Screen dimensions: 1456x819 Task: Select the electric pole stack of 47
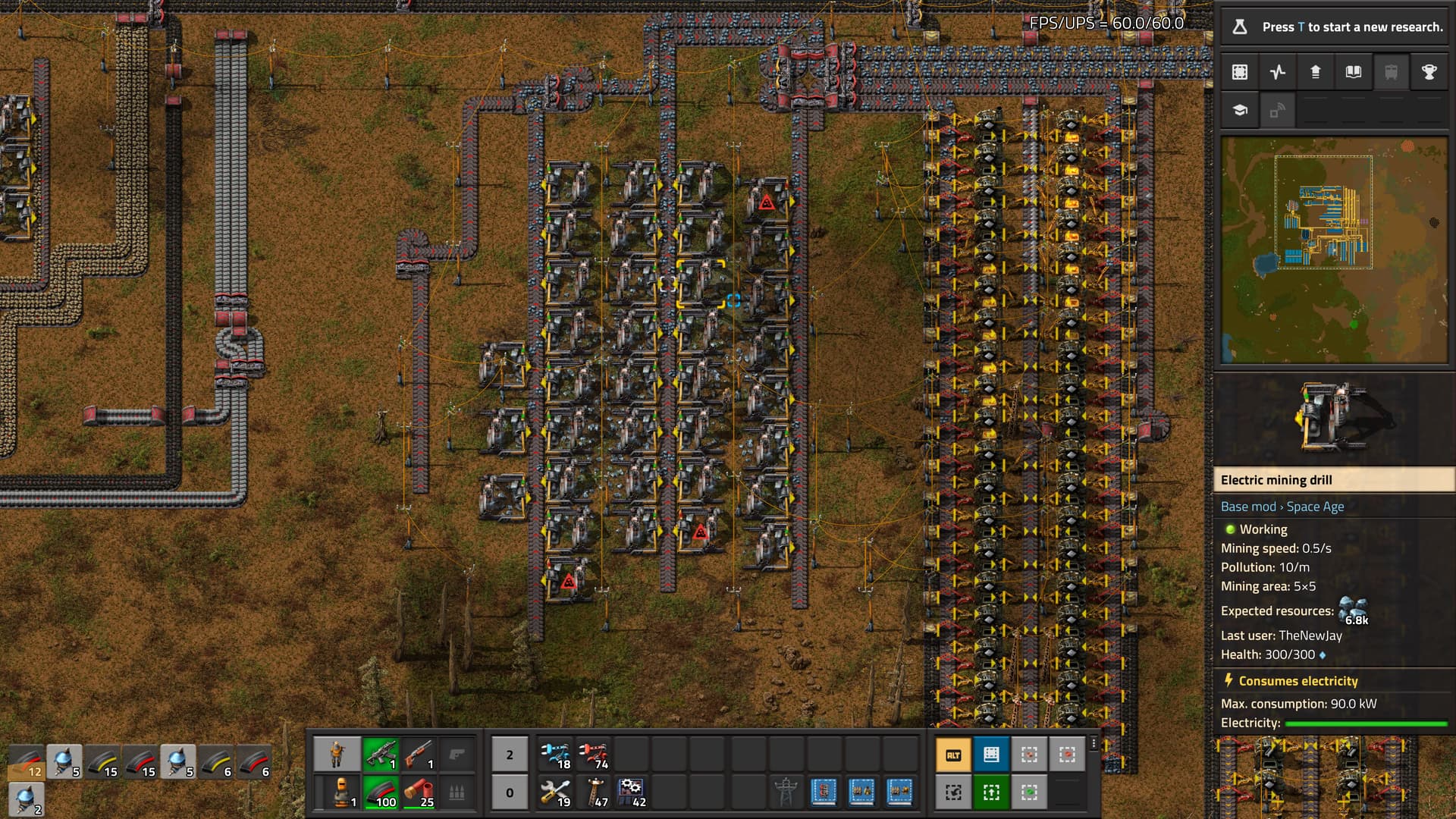594,792
